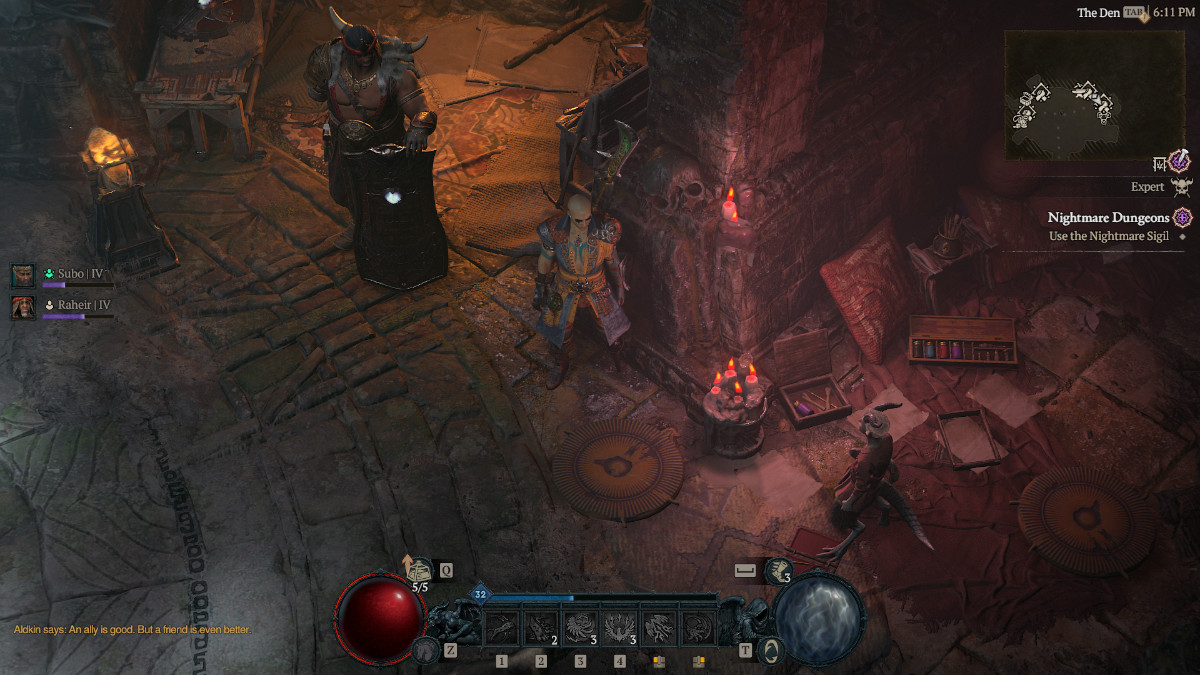Activate the third skill with swirling icon
The width and height of the screenshot is (1200, 675).
pos(580,627)
